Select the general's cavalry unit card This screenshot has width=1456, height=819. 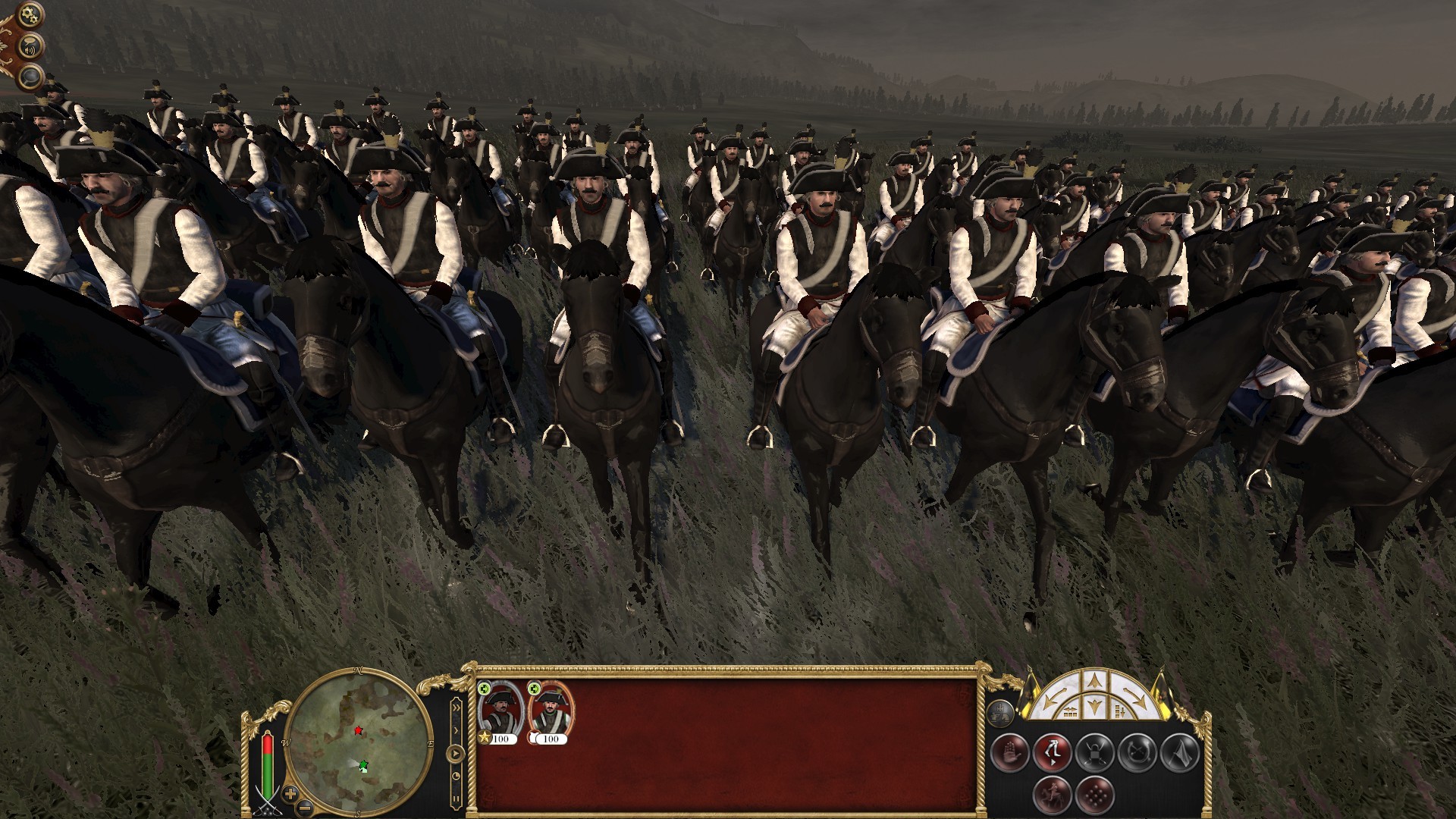coord(500,712)
